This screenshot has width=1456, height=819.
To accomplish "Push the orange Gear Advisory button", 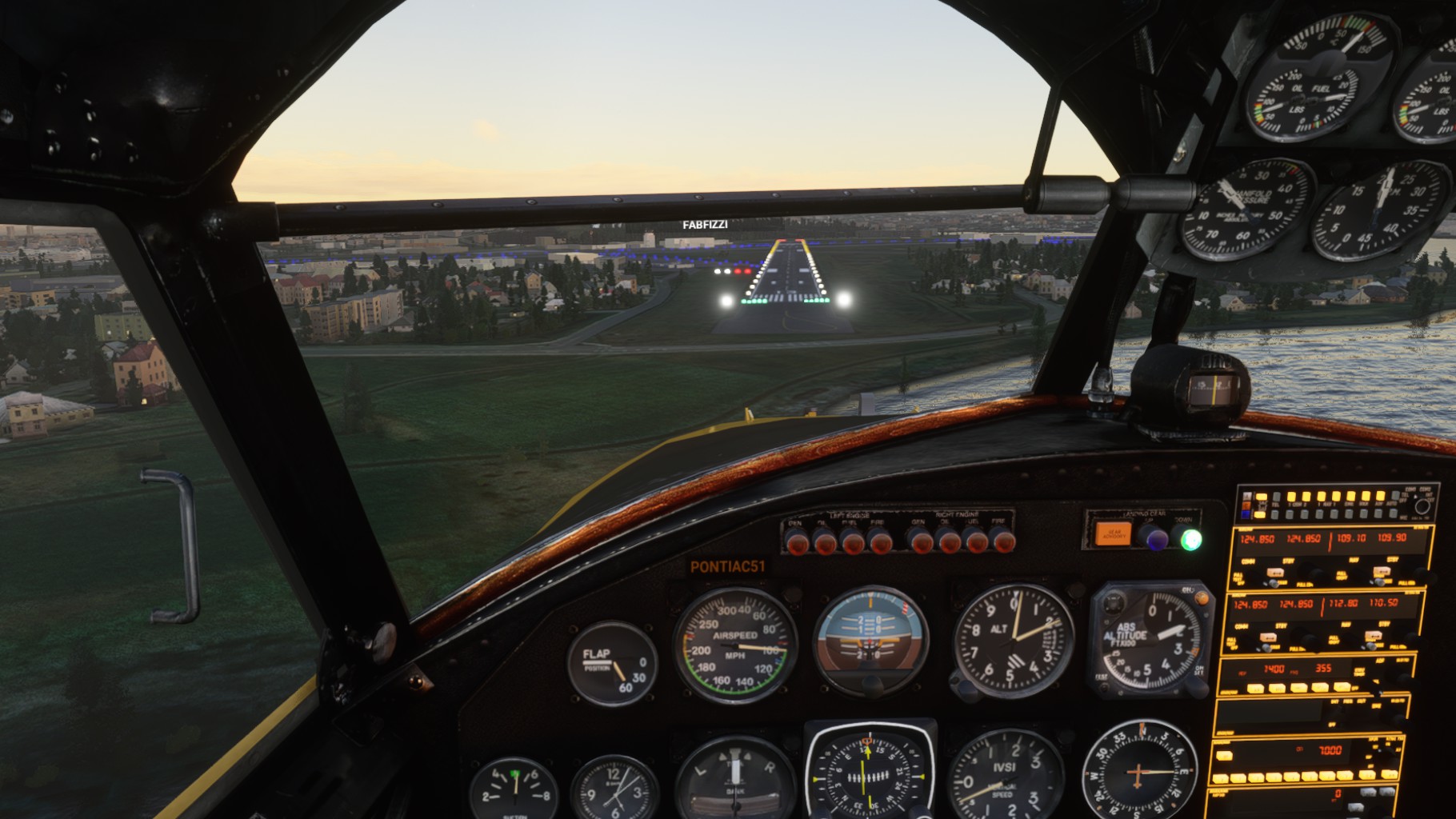I will coord(1113,533).
